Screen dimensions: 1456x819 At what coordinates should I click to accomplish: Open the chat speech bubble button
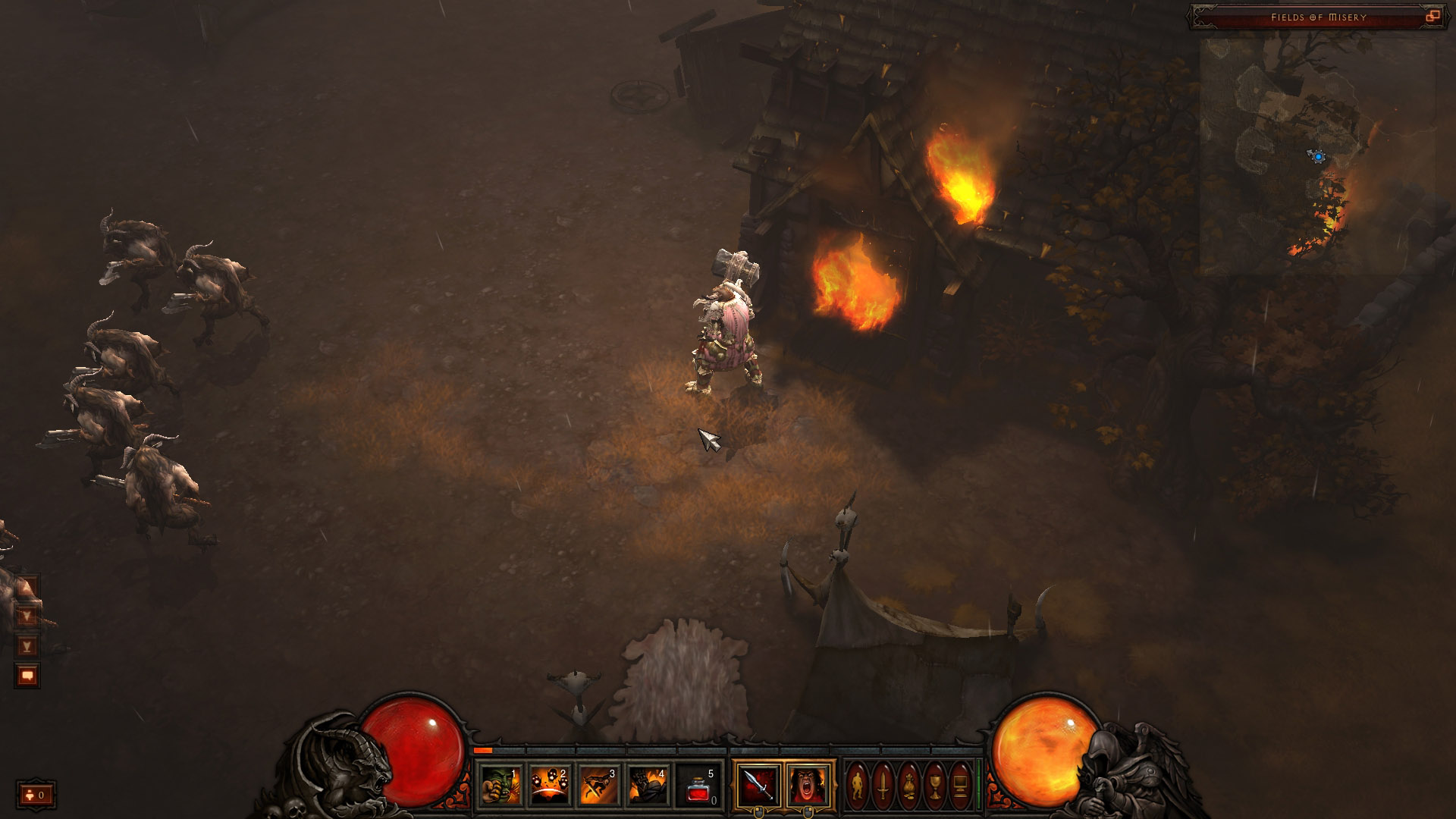click(x=27, y=675)
